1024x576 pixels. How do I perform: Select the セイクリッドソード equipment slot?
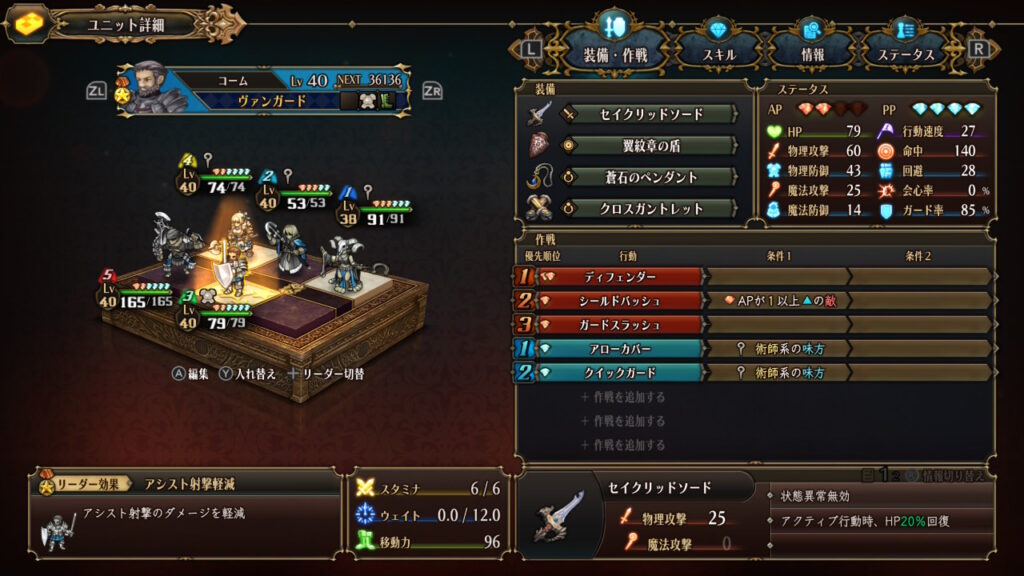[650, 114]
